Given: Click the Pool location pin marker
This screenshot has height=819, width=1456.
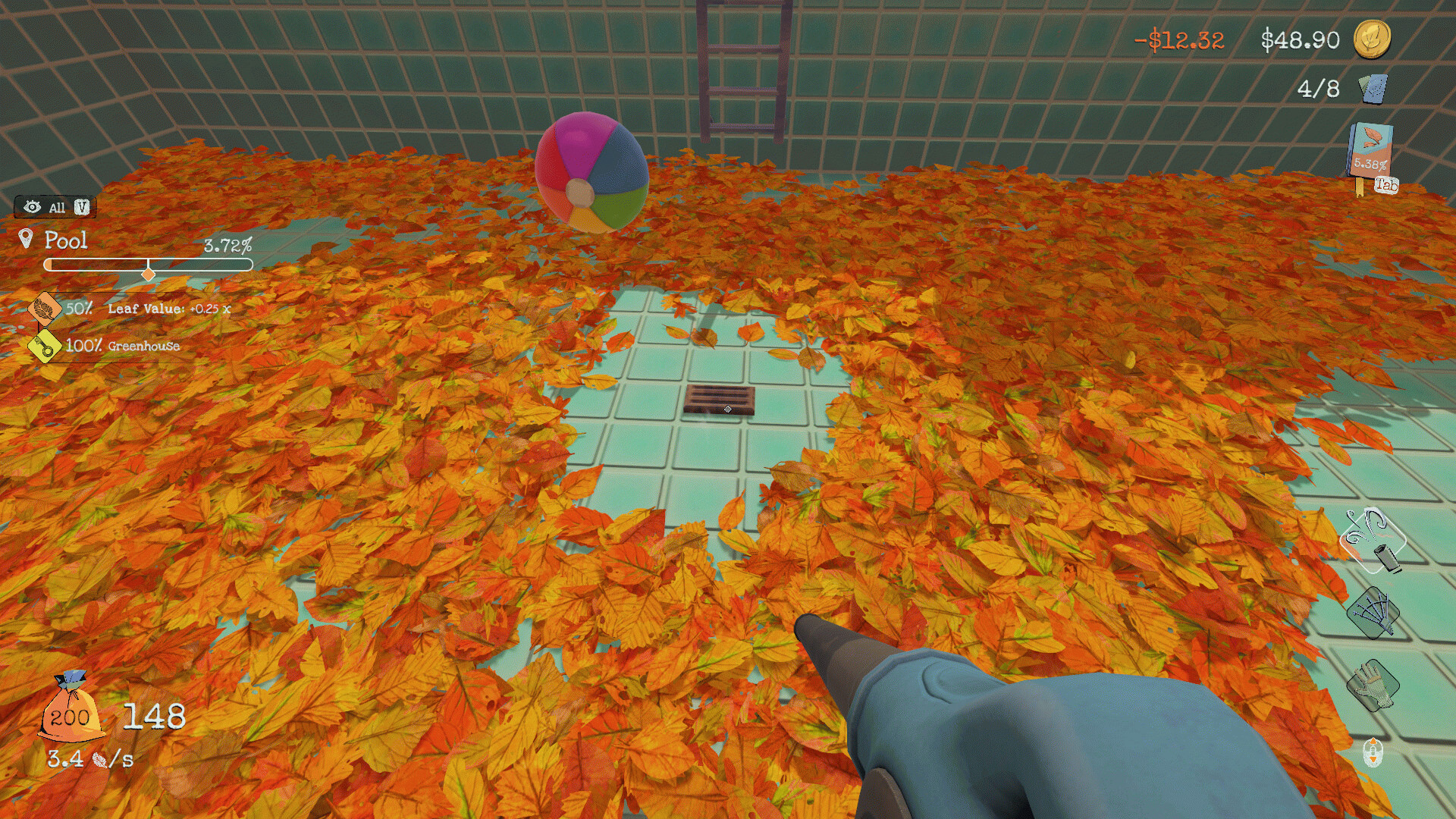Looking at the screenshot, I should tap(26, 240).
